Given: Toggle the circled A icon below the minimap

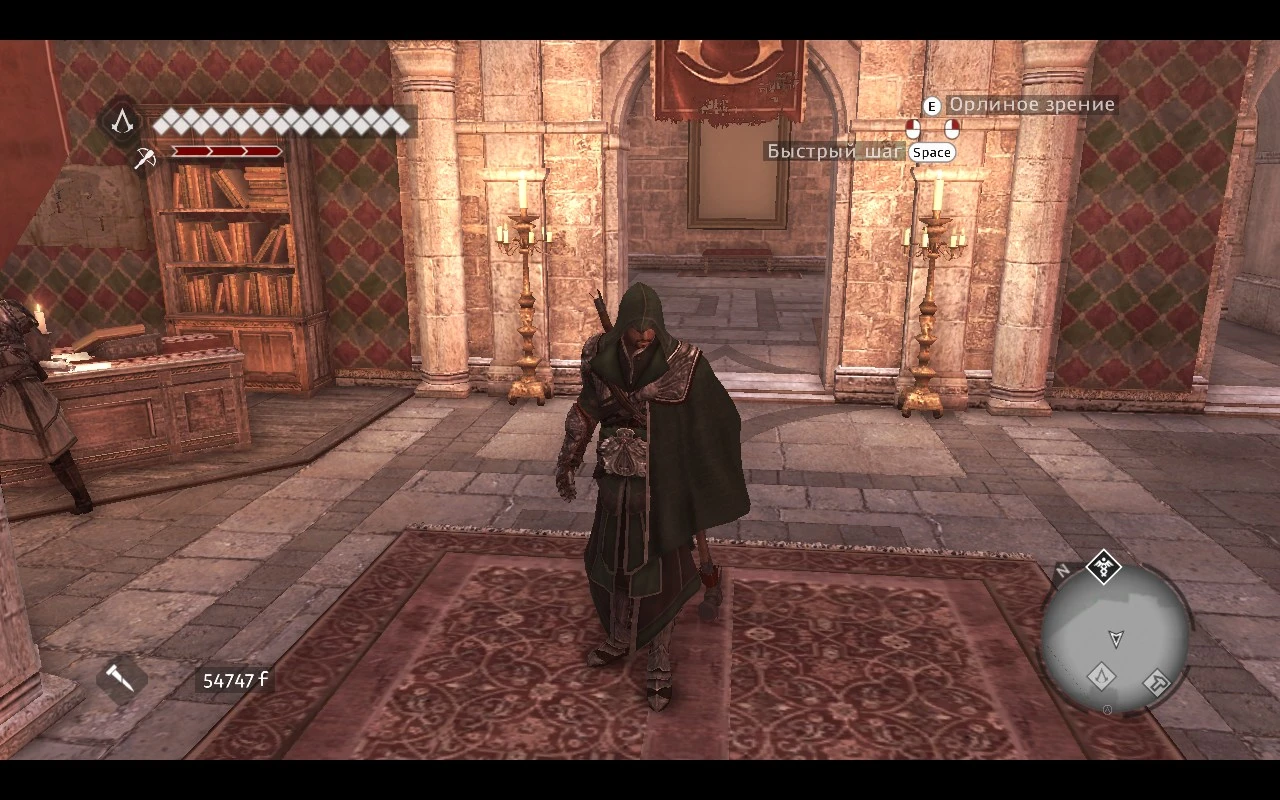Looking at the screenshot, I should point(1107,708).
